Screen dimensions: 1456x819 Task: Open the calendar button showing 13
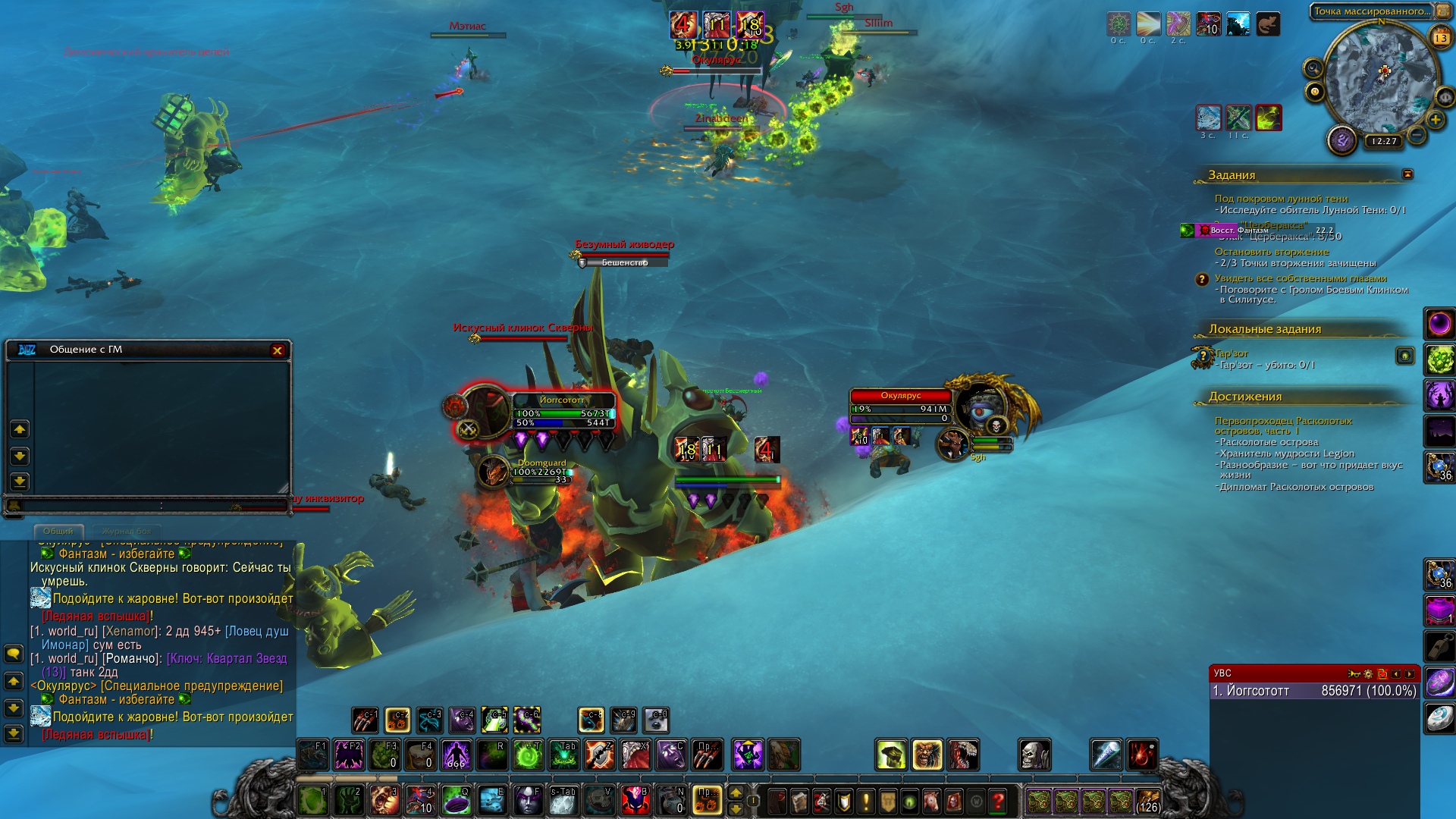1440,37
